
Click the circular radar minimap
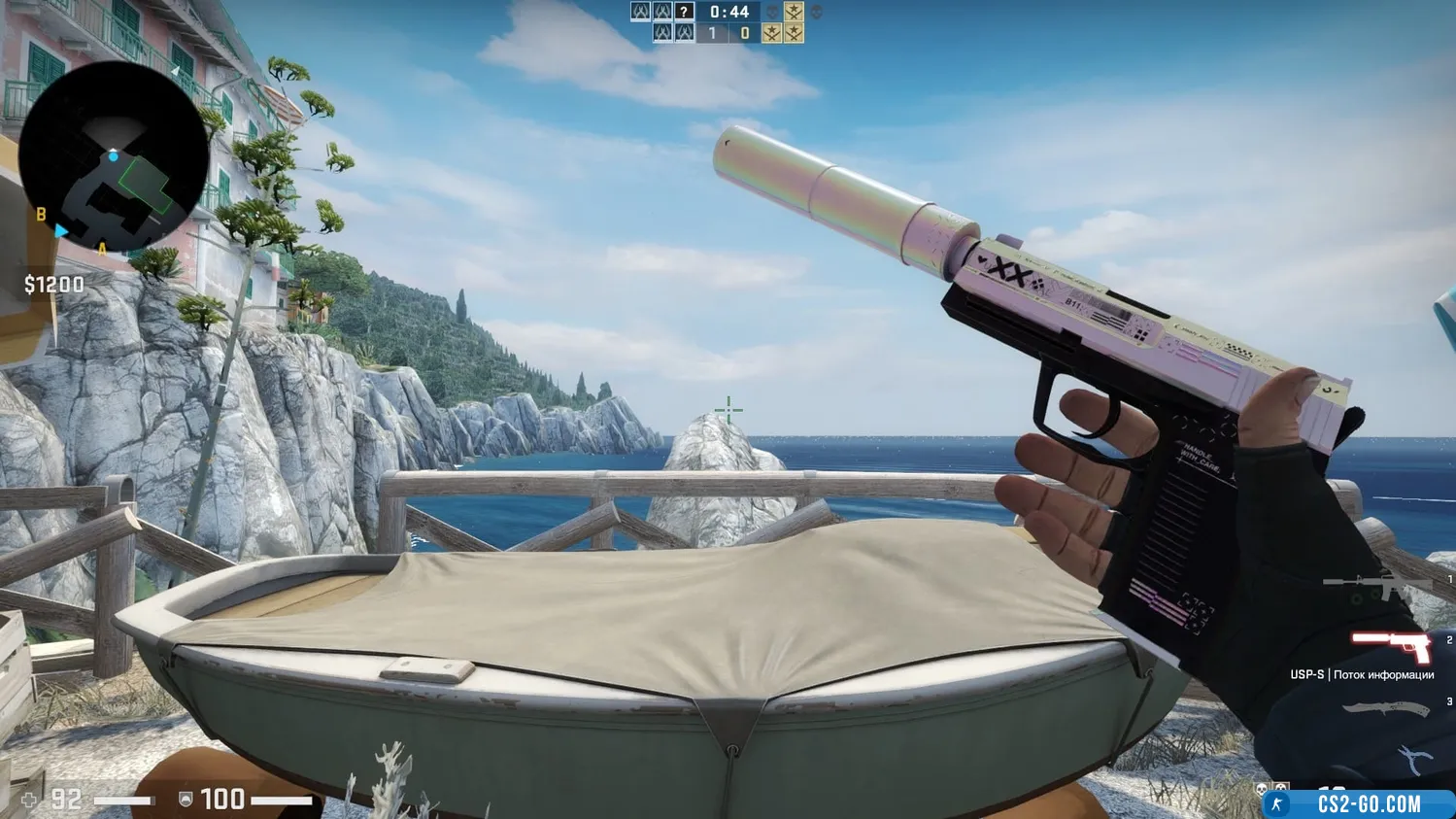click(x=113, y=157)
